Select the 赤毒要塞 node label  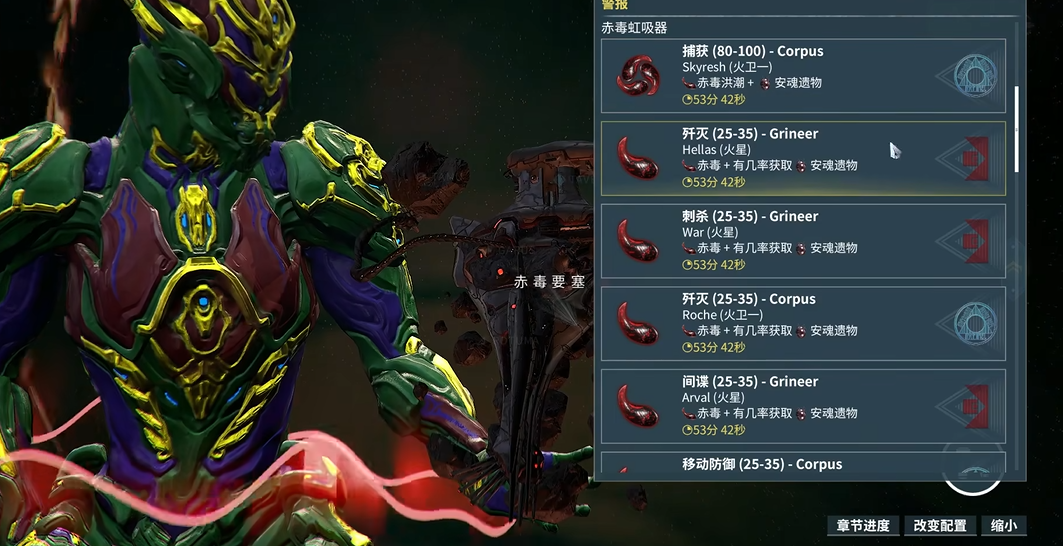[x=549, y=283]
